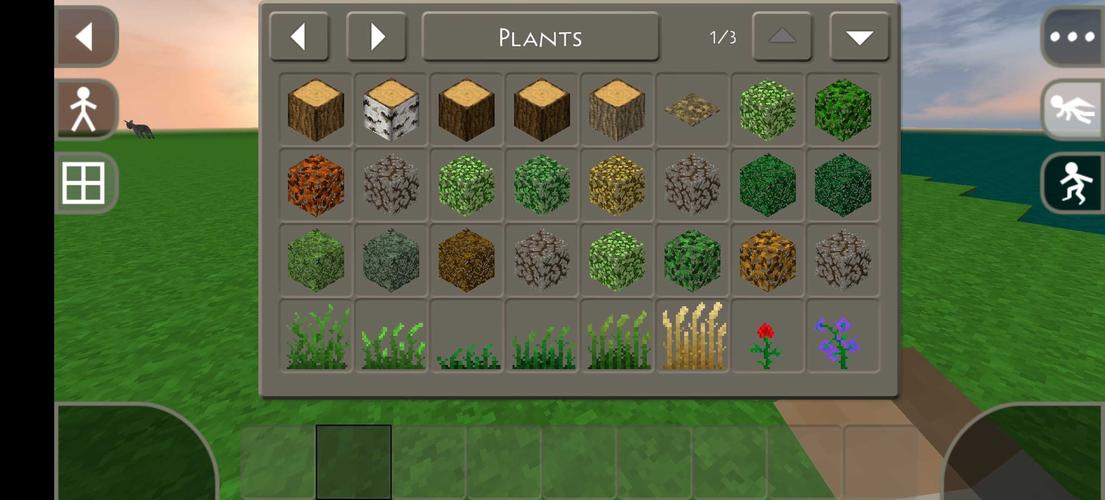Switch camera view with the standing figure icon
This screenshot has width=1105, height=500.
point(86,110)
